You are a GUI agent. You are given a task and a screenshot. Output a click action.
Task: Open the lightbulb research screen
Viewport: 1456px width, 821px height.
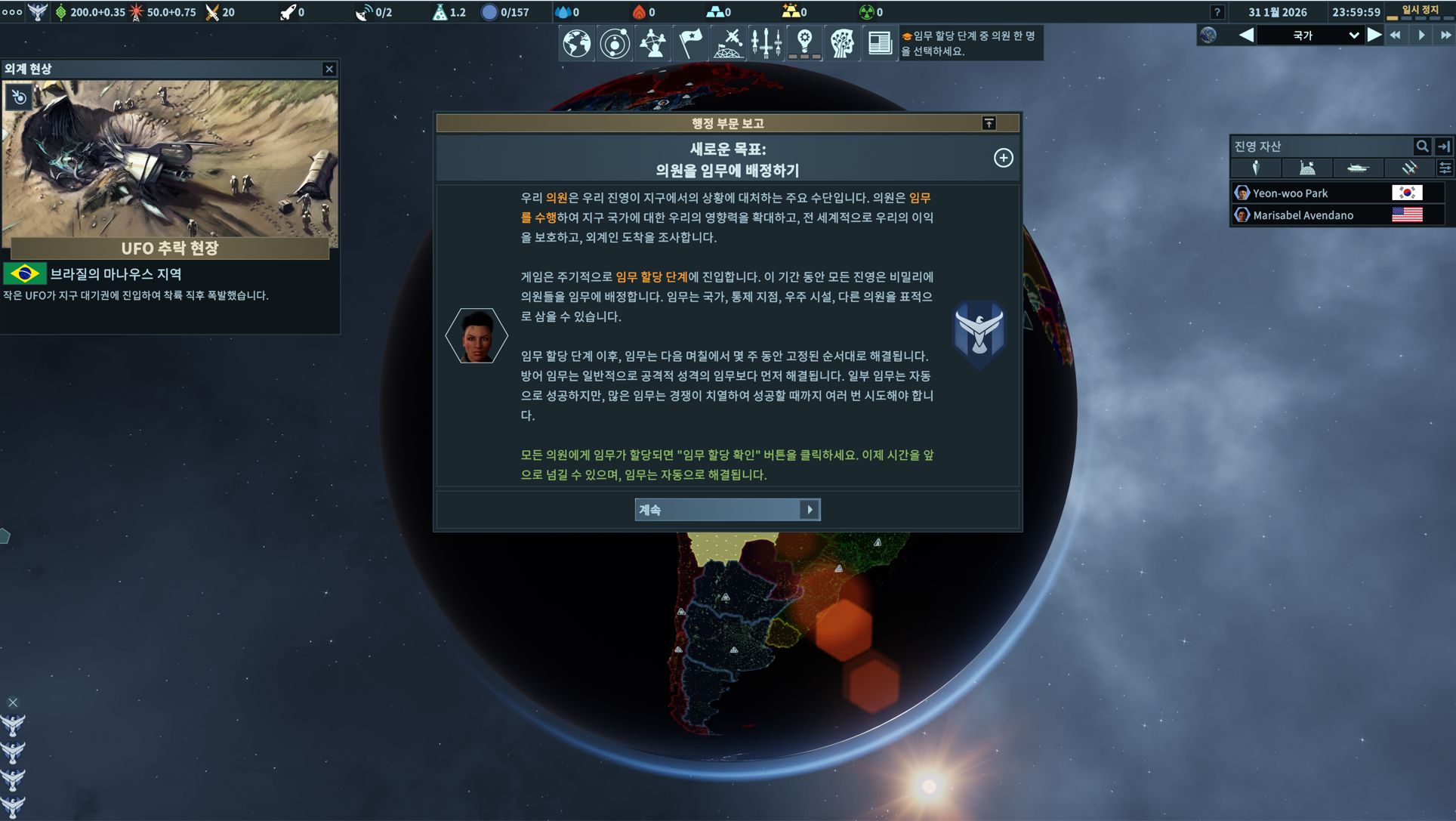[x=804, y=43]
